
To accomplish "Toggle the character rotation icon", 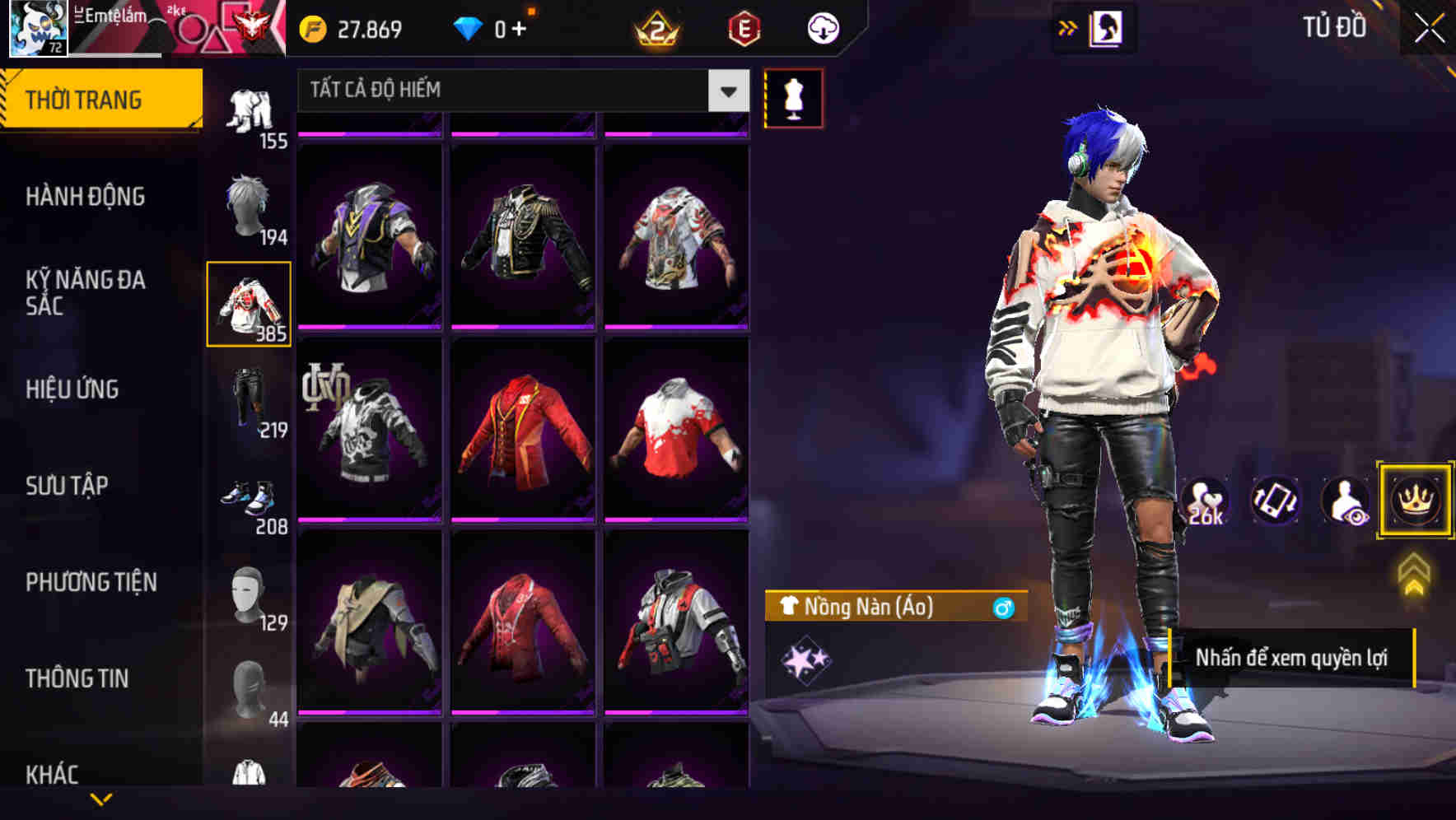I will [1276, 501].
